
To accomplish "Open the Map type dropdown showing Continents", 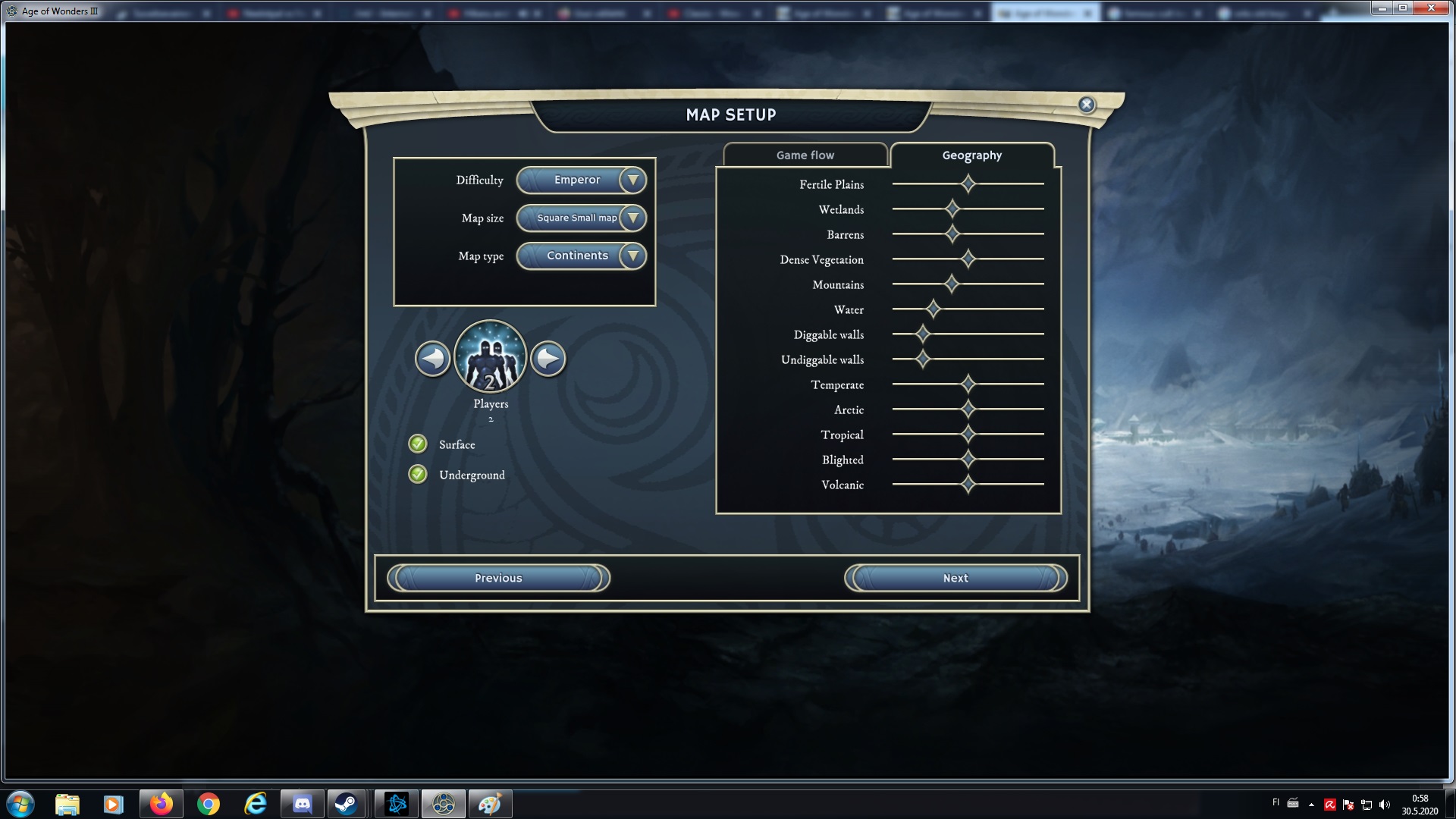I will pyautogui.click(x=581, y=256).
